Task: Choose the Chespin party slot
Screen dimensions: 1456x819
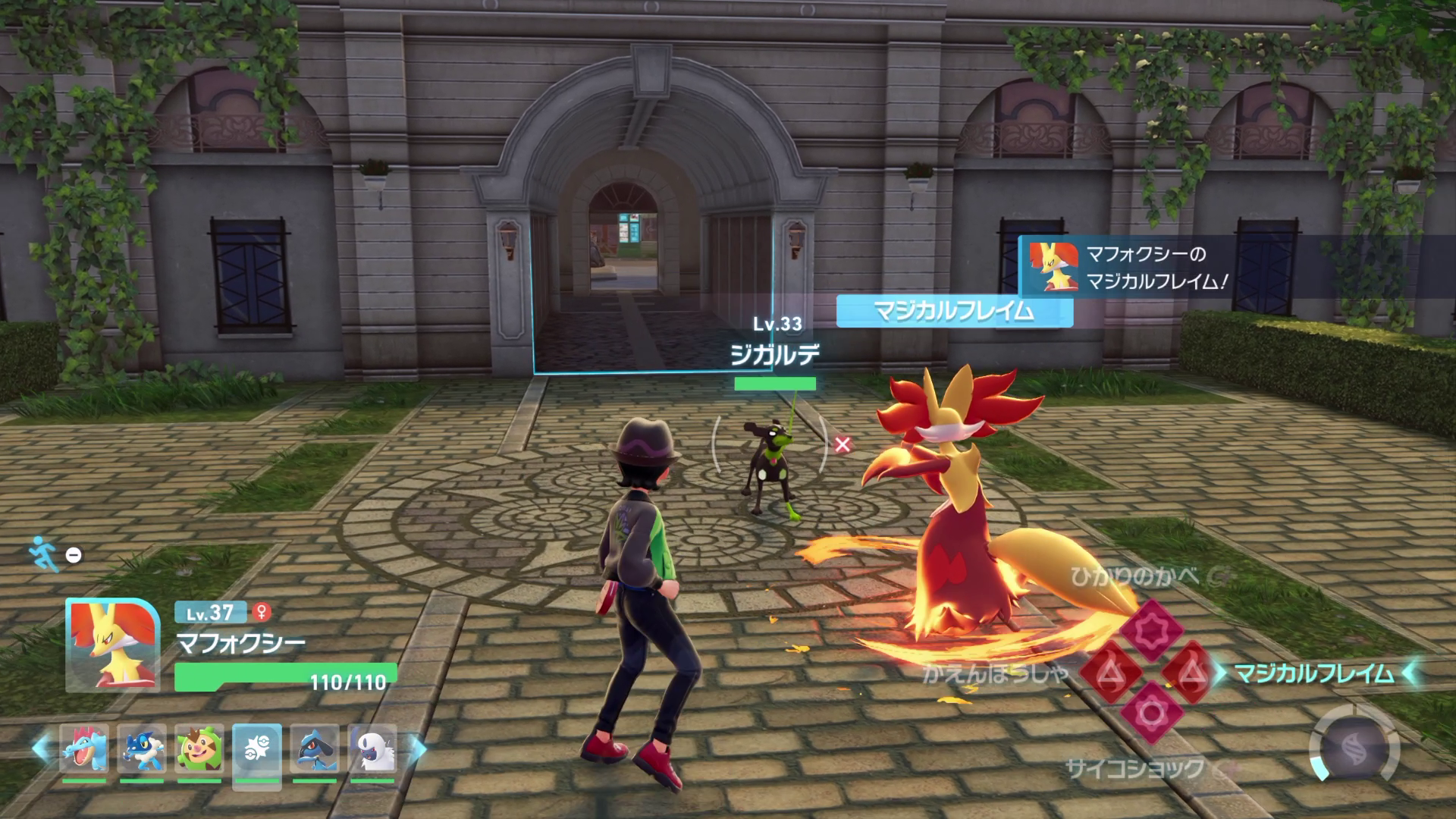Action: coord(199,749)
